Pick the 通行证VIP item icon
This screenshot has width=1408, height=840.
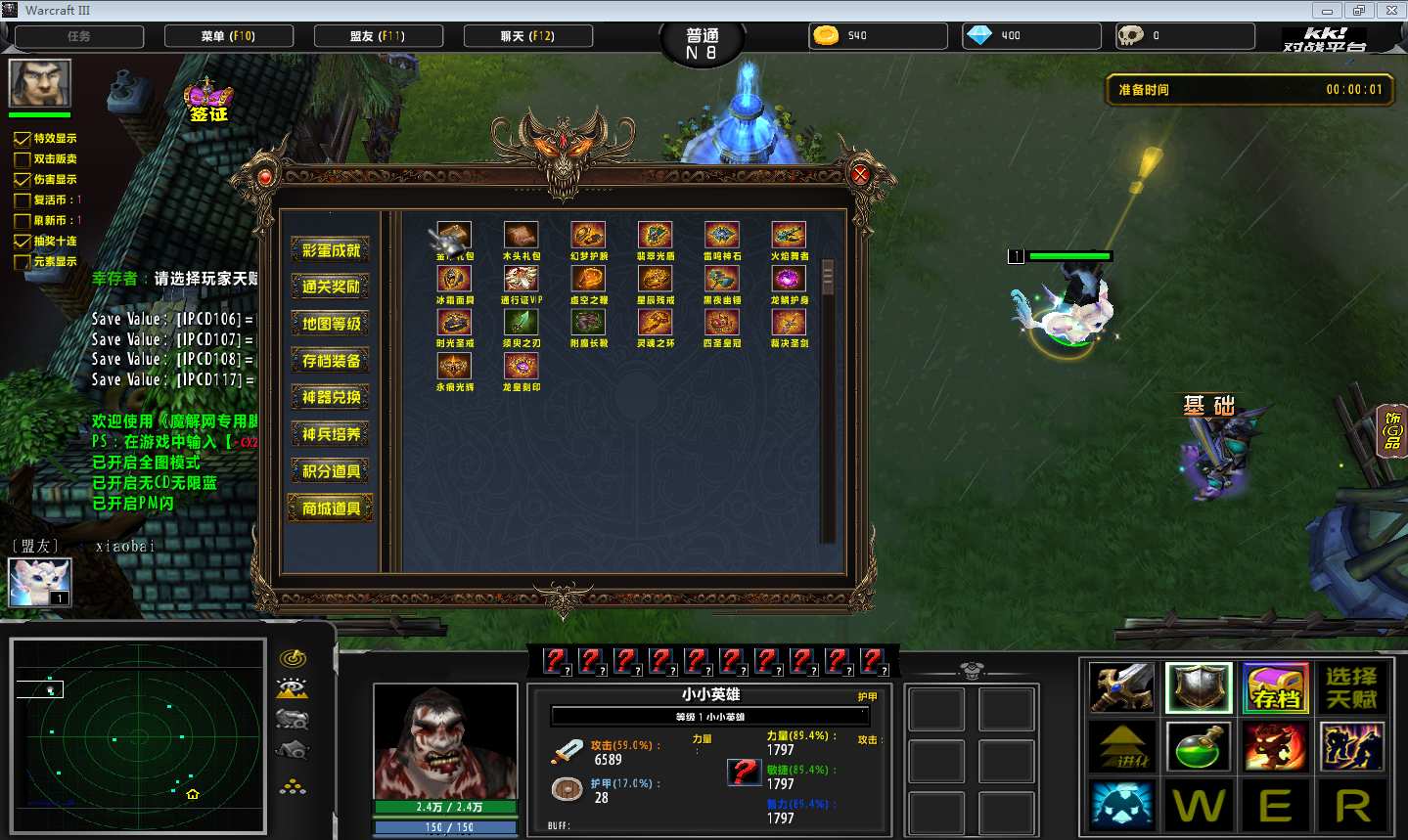point(521,279)
